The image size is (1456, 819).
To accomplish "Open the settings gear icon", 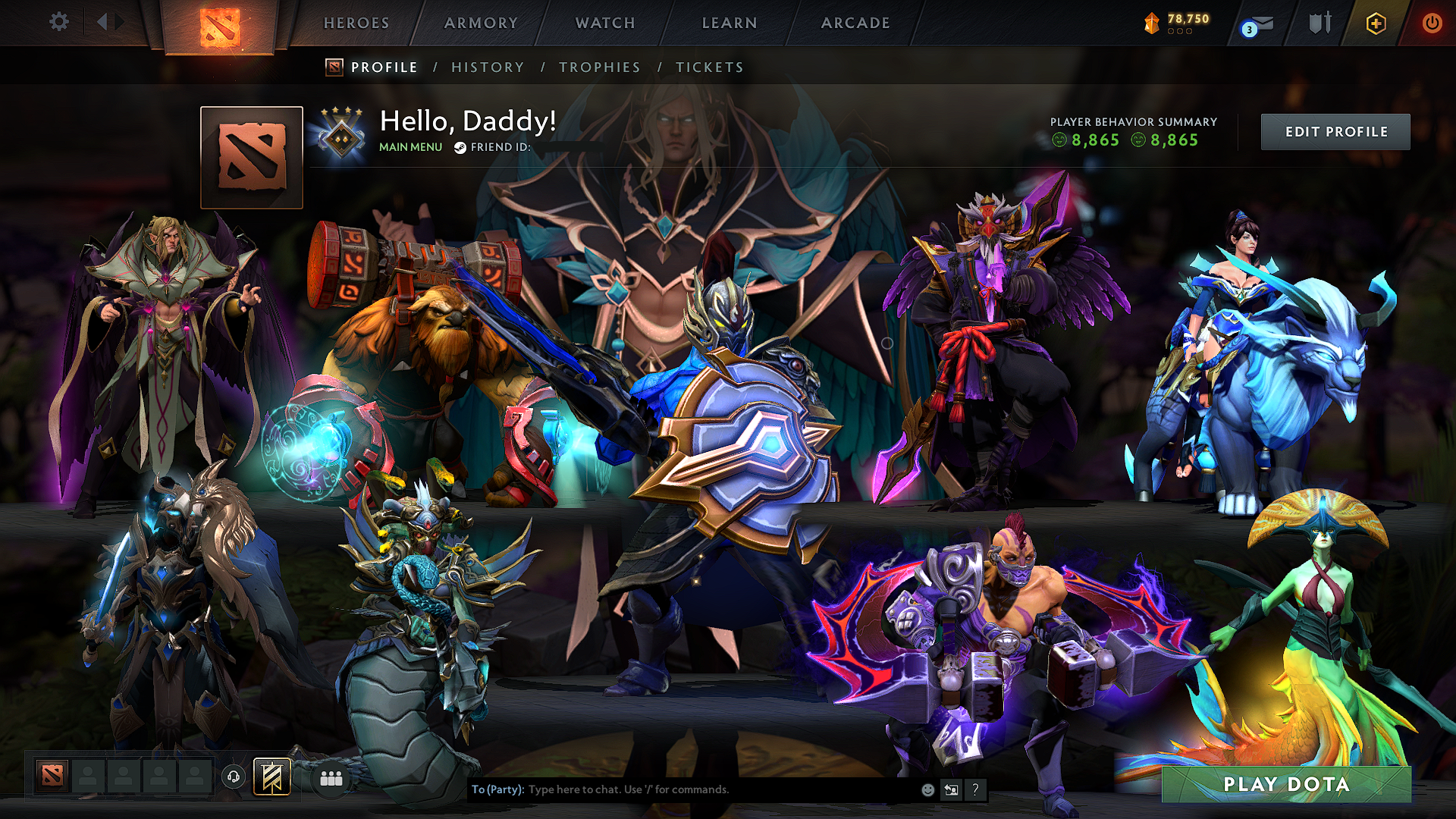I will (x=58, y=22).
